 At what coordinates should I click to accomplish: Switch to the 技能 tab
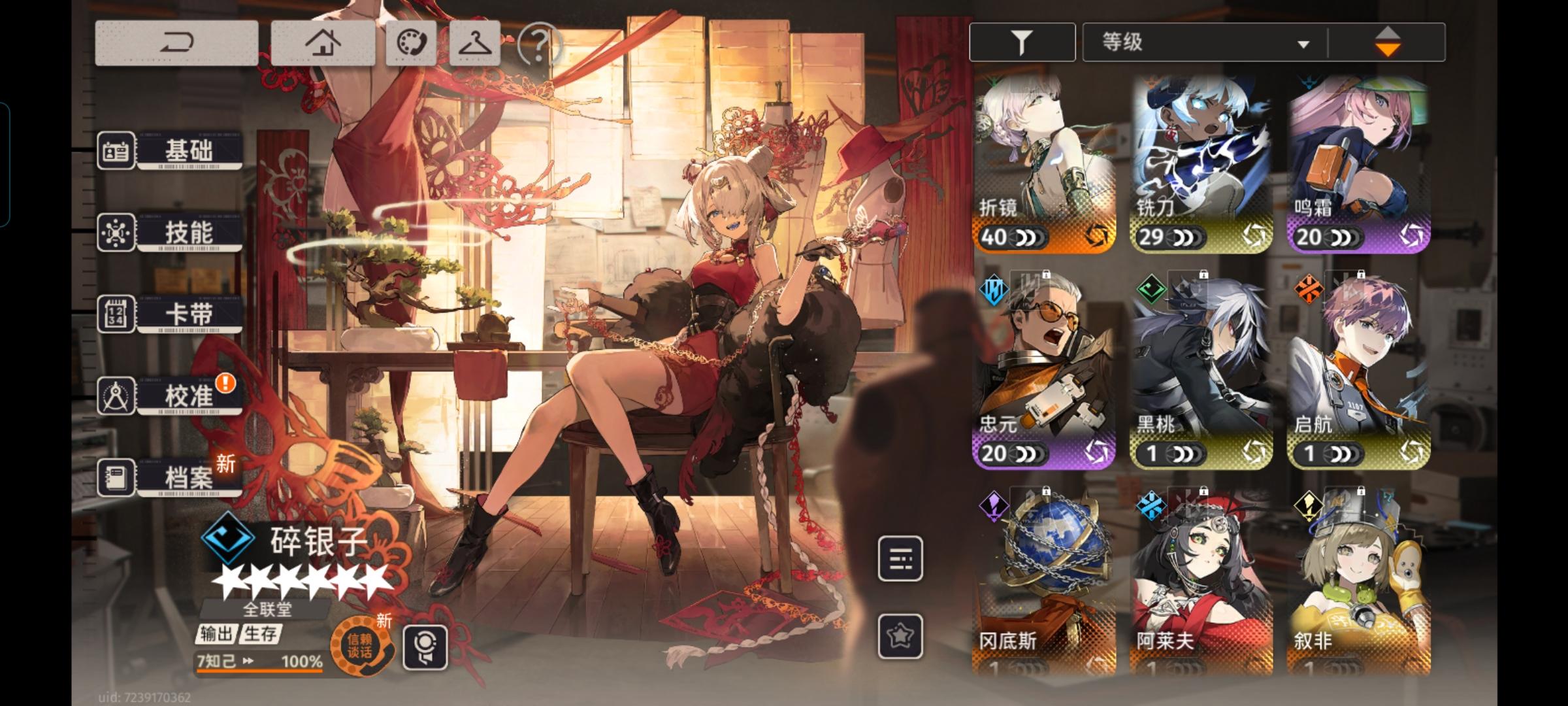coord(189,231)
